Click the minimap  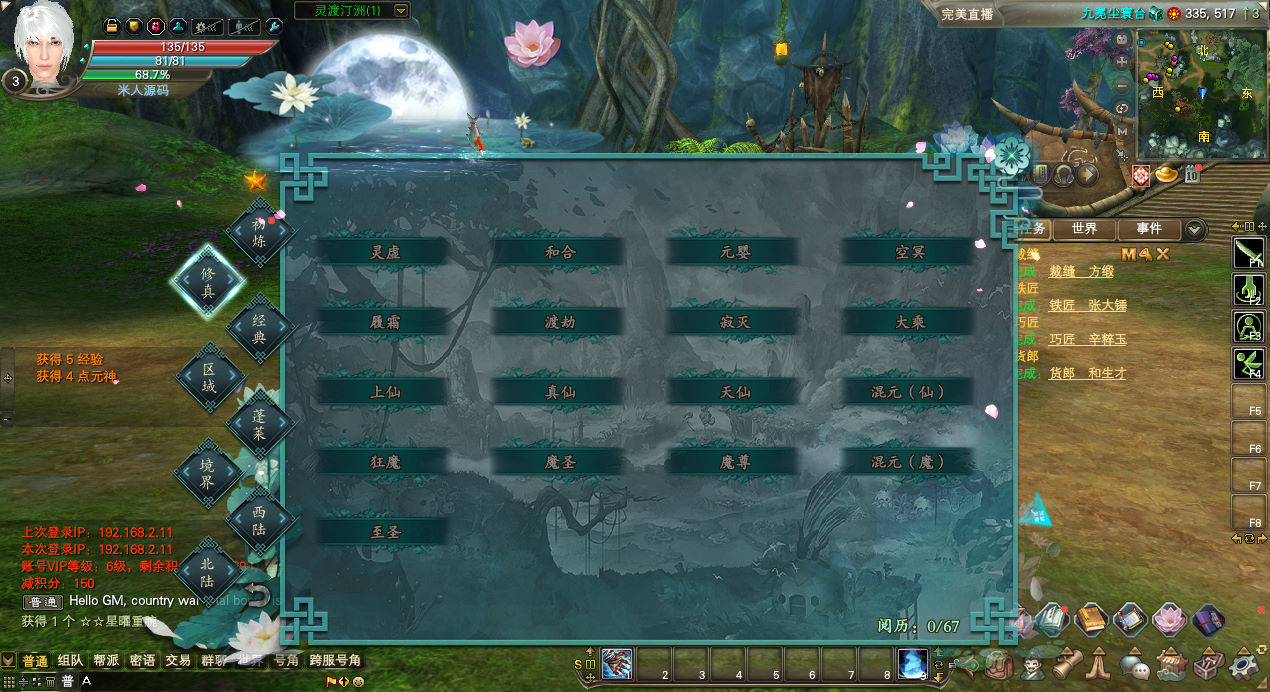click(x=1196, y=92)
